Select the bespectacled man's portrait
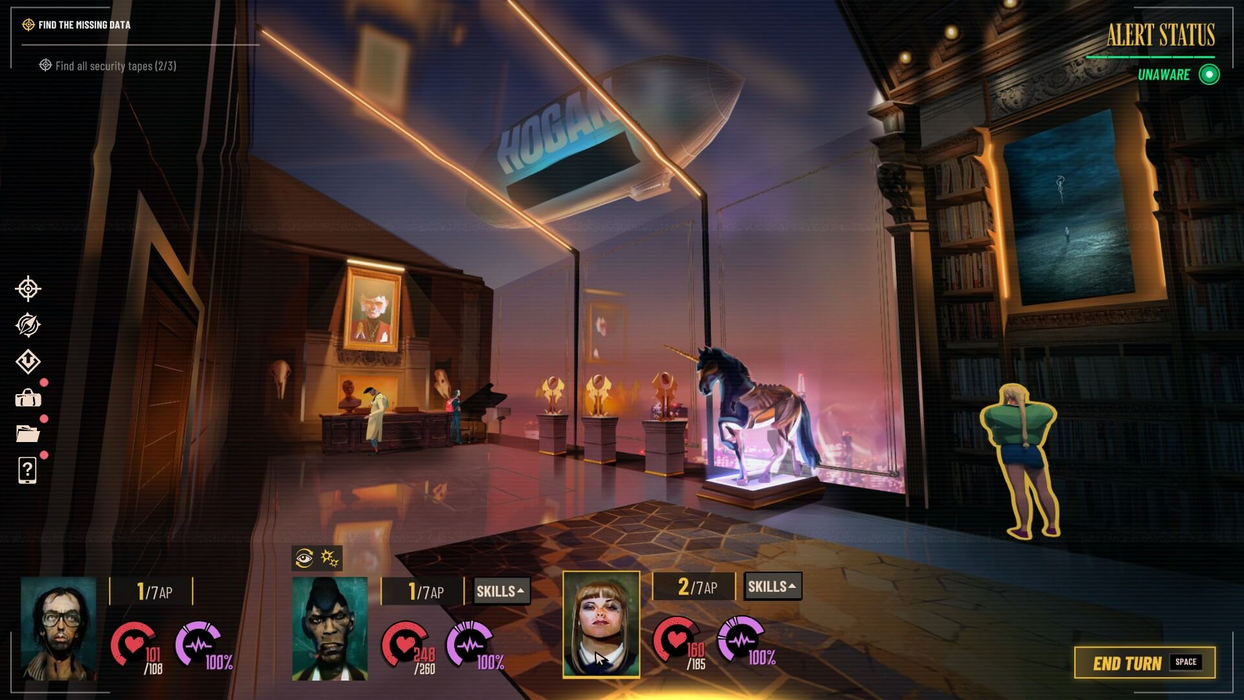Screen dimensions: 1244x700 [59, 628]
